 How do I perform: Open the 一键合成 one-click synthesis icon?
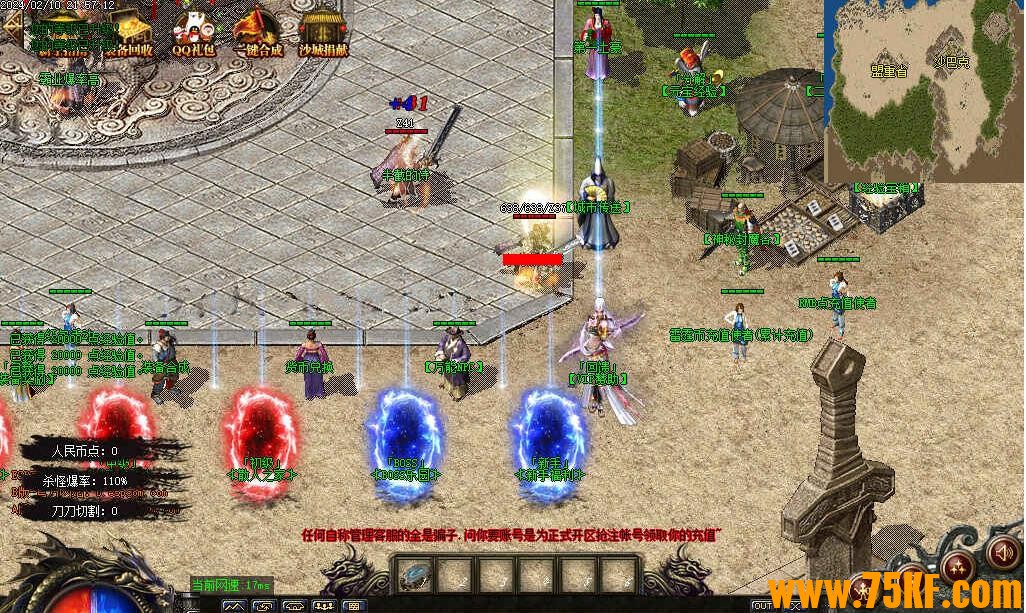(257, 31)
